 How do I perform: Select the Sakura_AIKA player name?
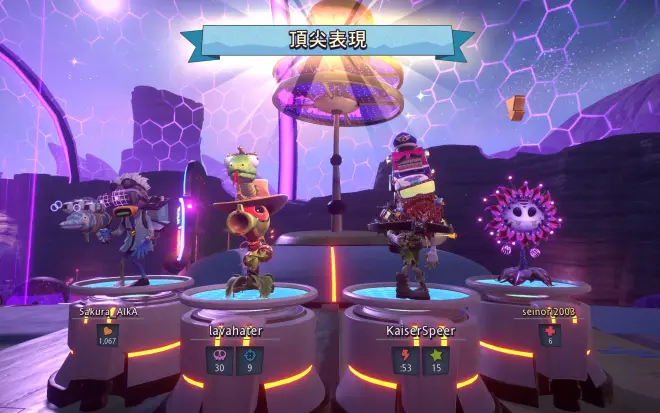[108, 311]
